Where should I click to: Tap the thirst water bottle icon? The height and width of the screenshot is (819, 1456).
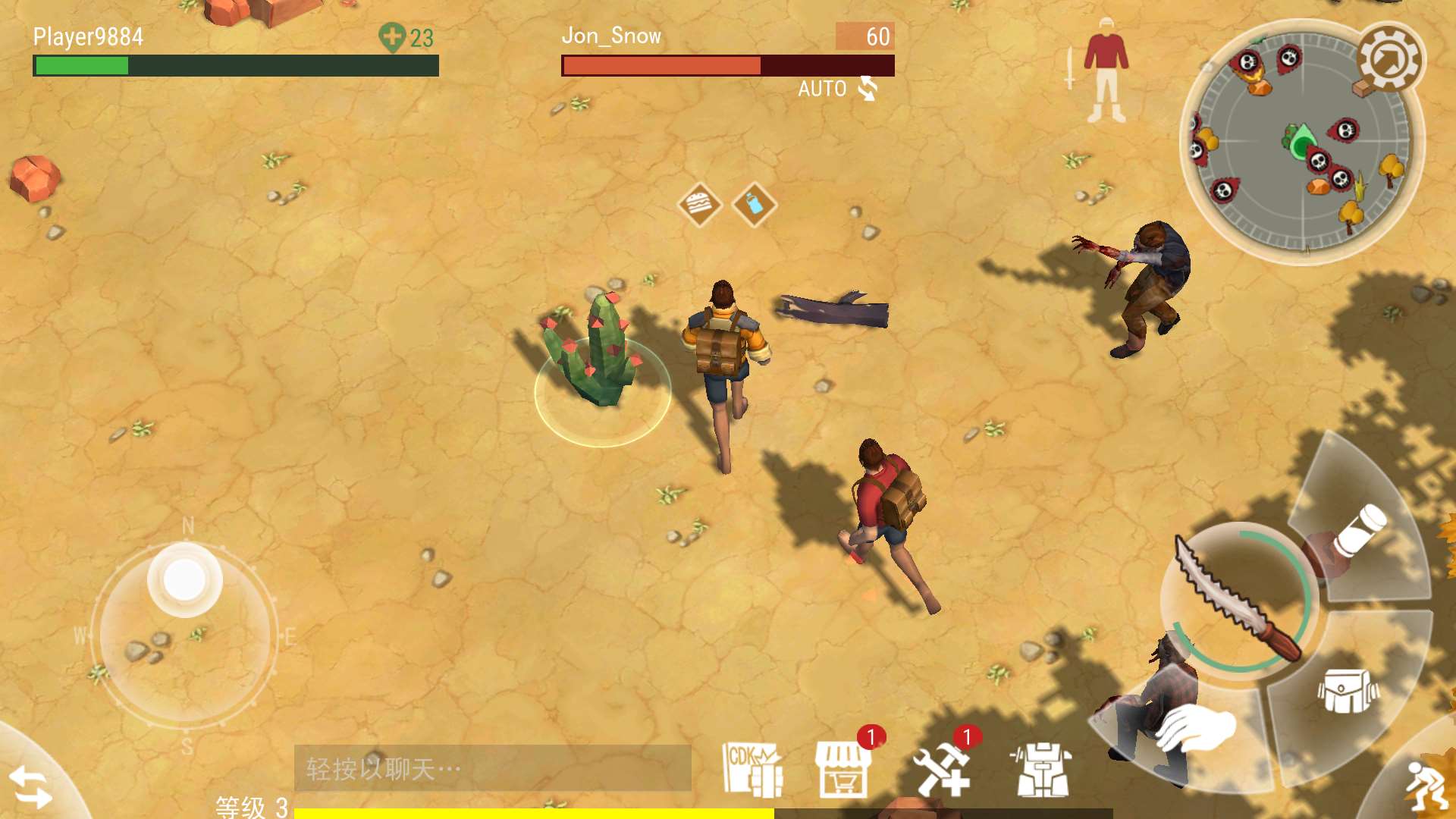tap(754, 204)
